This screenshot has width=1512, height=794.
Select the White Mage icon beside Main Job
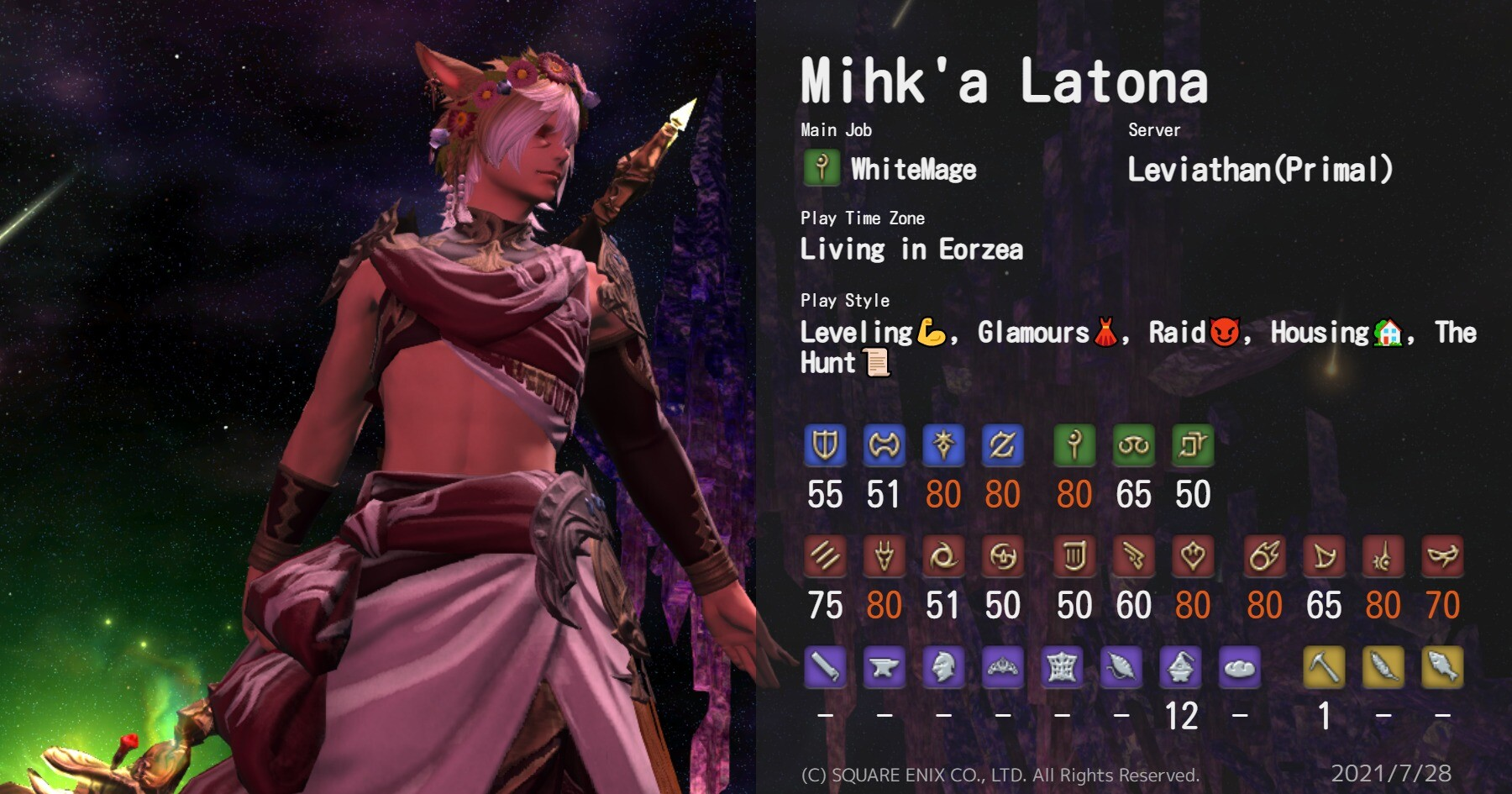point(822,168)
